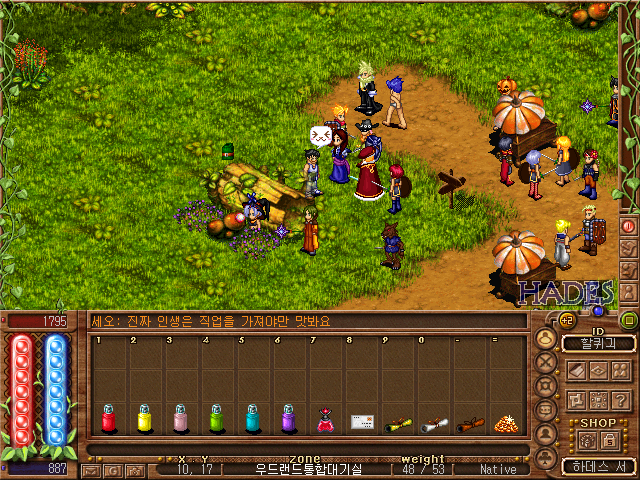Use the yellow potion in slot 2

(x=144, y=419)
